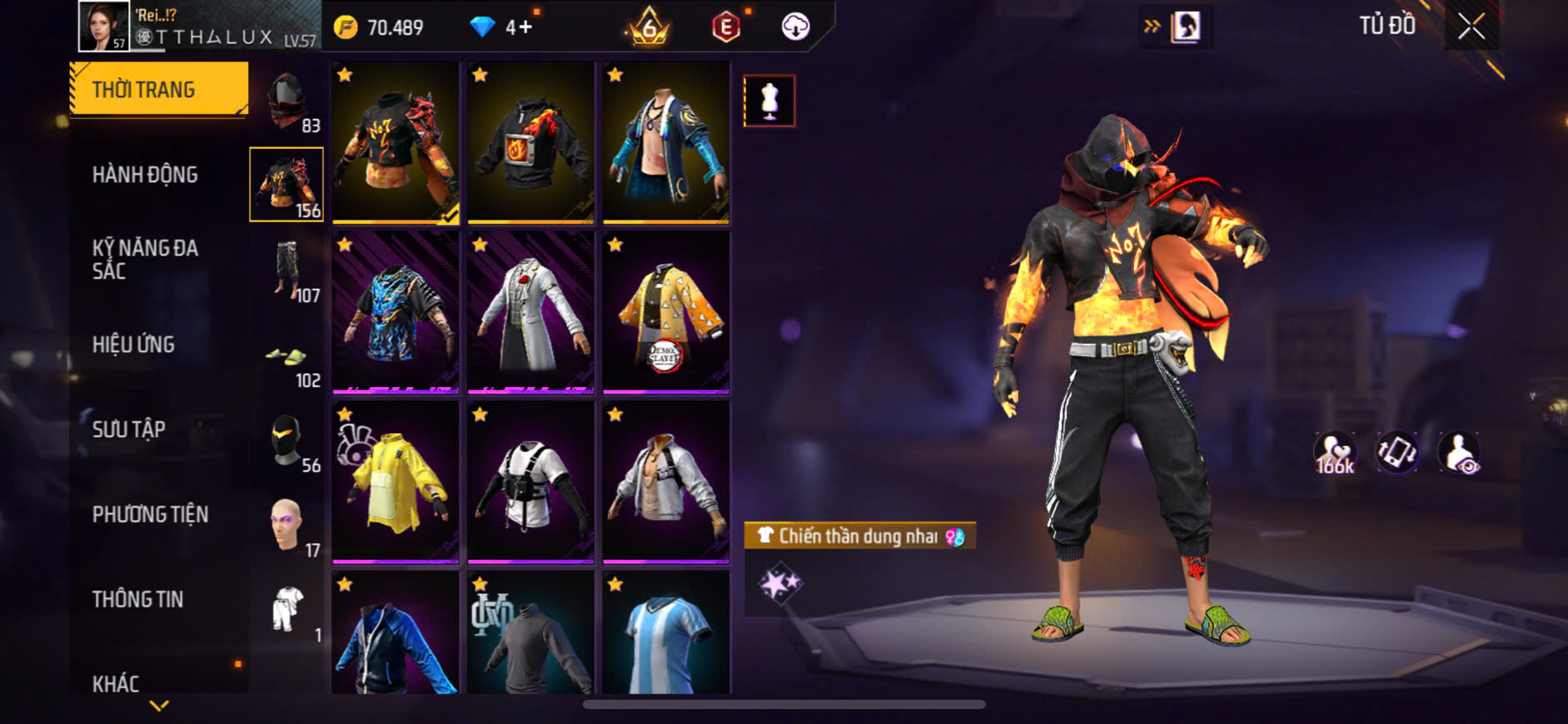Viewport: 1568px width, 724px height.
Task: Select the Hiệu Ứng category
Action: (133, 345)
